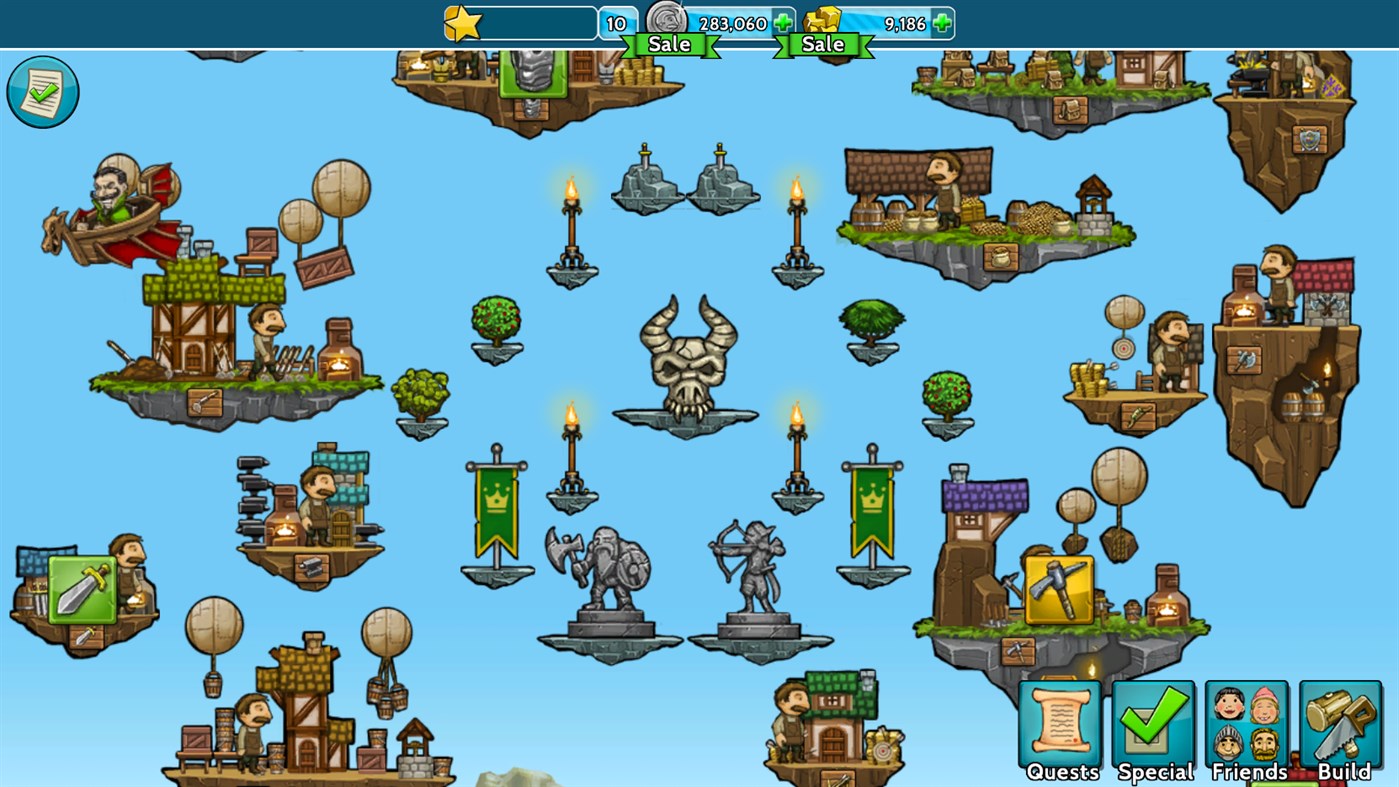Click the Sale banner under the coin counter

tap(668, 43)
